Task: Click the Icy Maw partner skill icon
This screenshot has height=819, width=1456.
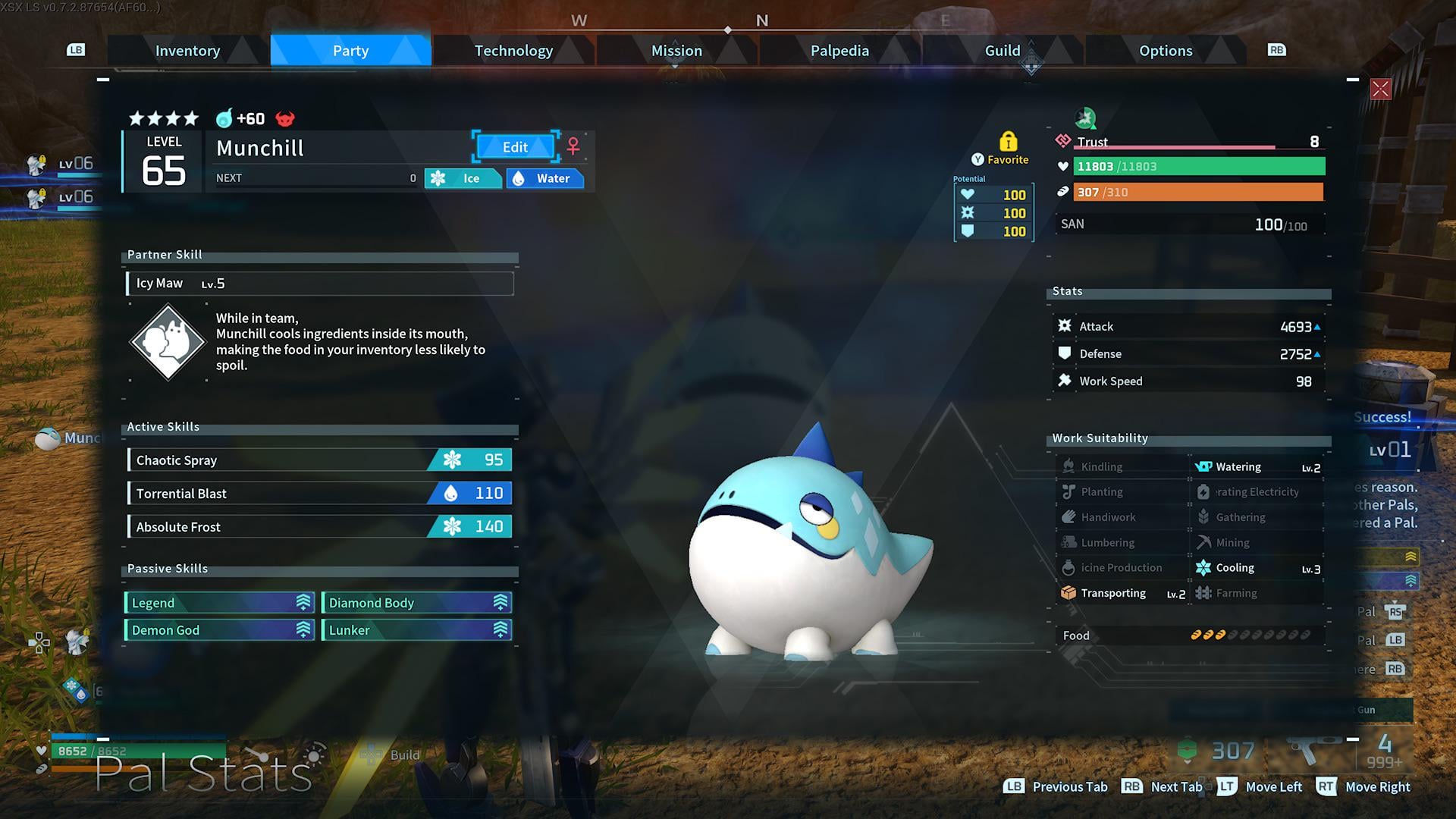Action: (x=168, y=342)
